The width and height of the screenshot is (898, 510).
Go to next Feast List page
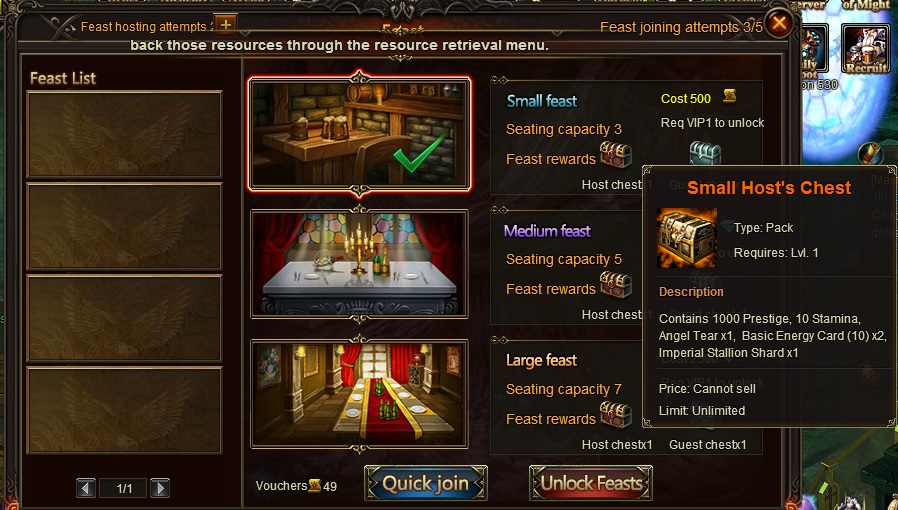click(x=160, y=488)
